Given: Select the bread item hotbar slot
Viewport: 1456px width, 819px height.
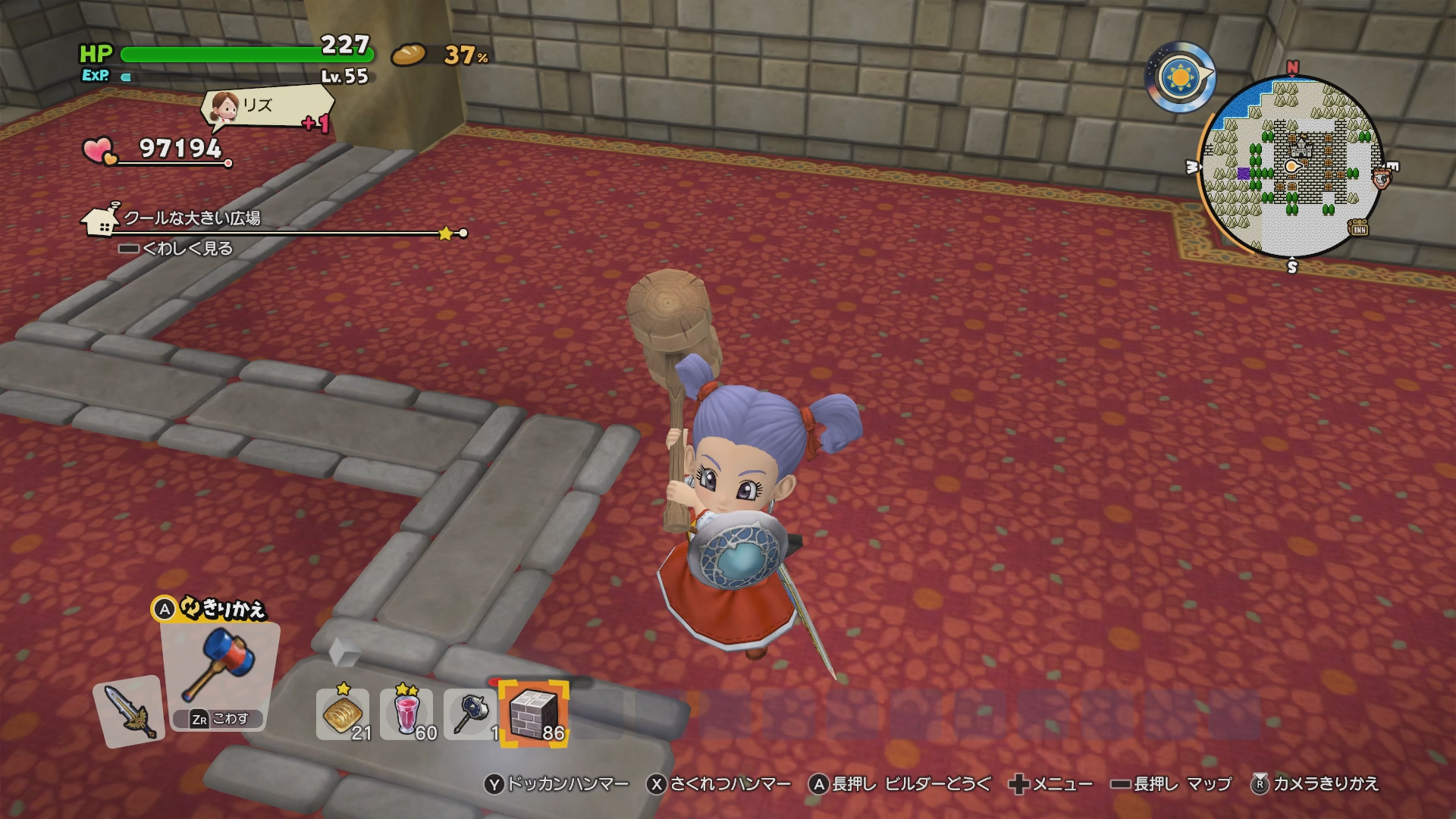Looking at the screenshot, I should coord(342,714).
